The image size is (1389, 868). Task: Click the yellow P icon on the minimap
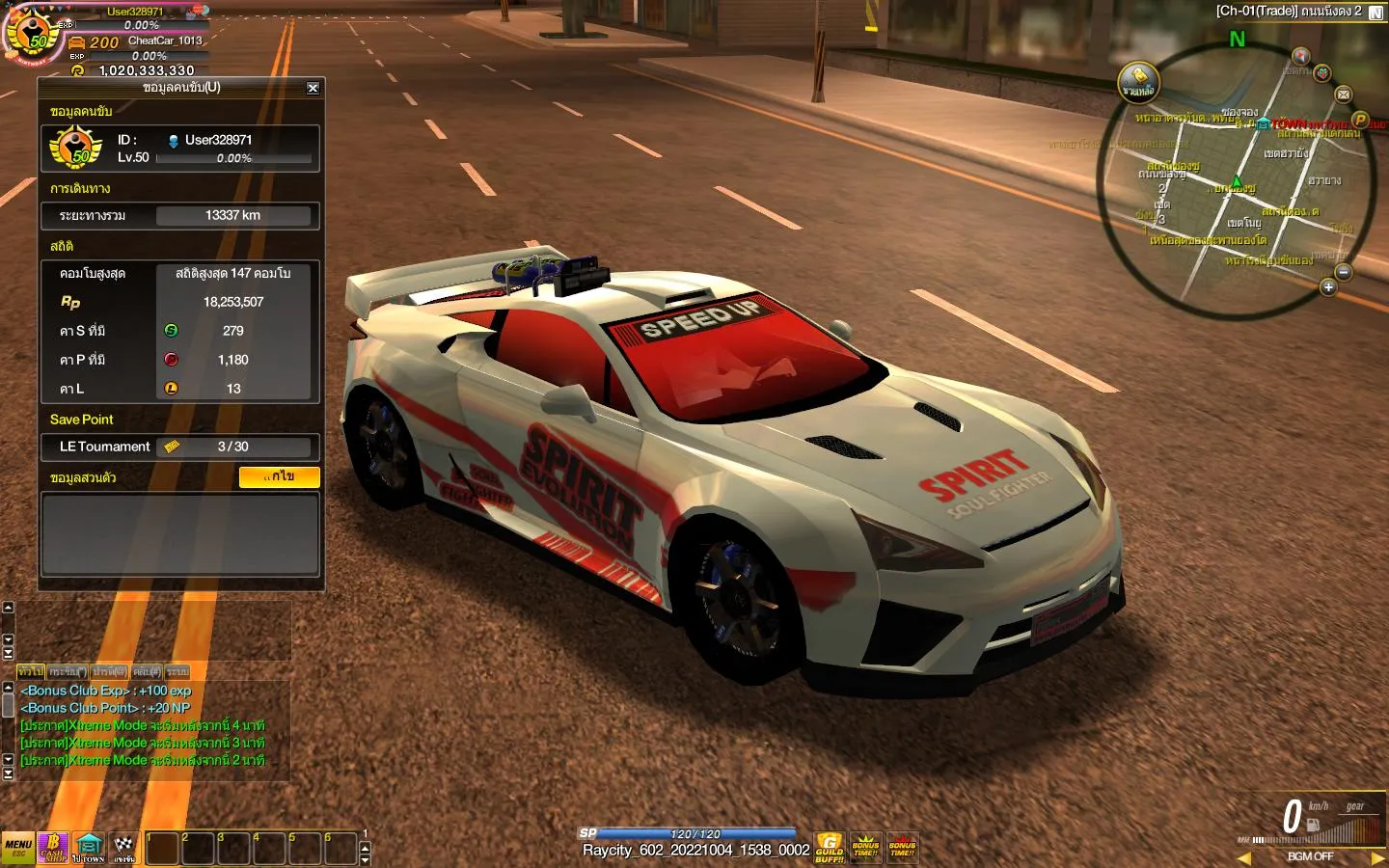[x=1360, y=120]
